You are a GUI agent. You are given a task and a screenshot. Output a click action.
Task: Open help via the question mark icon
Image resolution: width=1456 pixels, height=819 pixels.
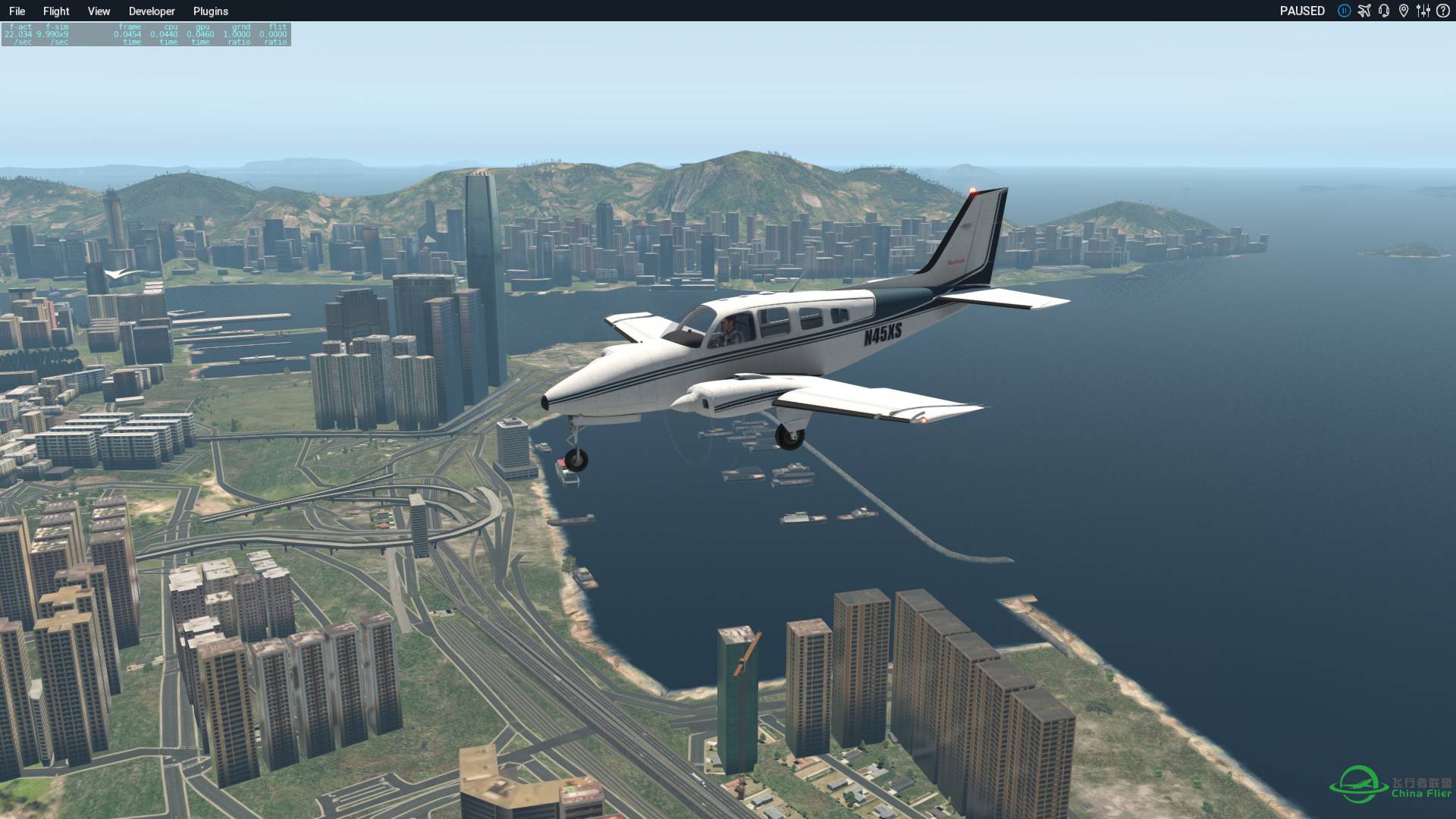(1443, 11)
